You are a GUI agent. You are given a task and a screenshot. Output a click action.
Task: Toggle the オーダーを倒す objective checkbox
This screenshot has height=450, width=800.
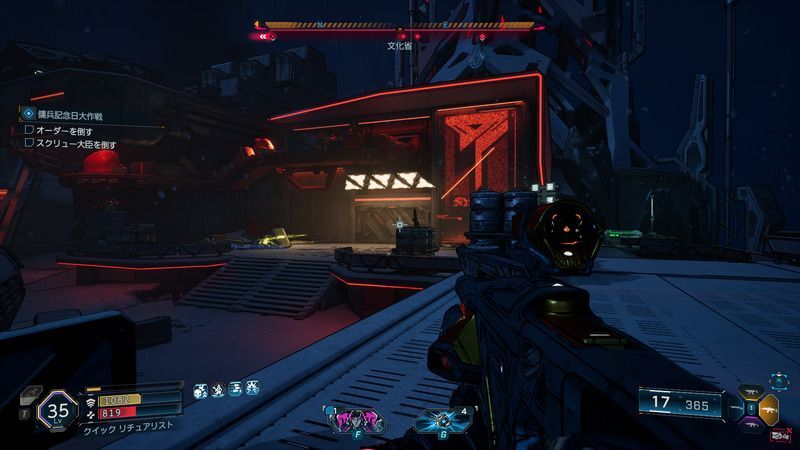pyautogui.click(x=29, y=130)
